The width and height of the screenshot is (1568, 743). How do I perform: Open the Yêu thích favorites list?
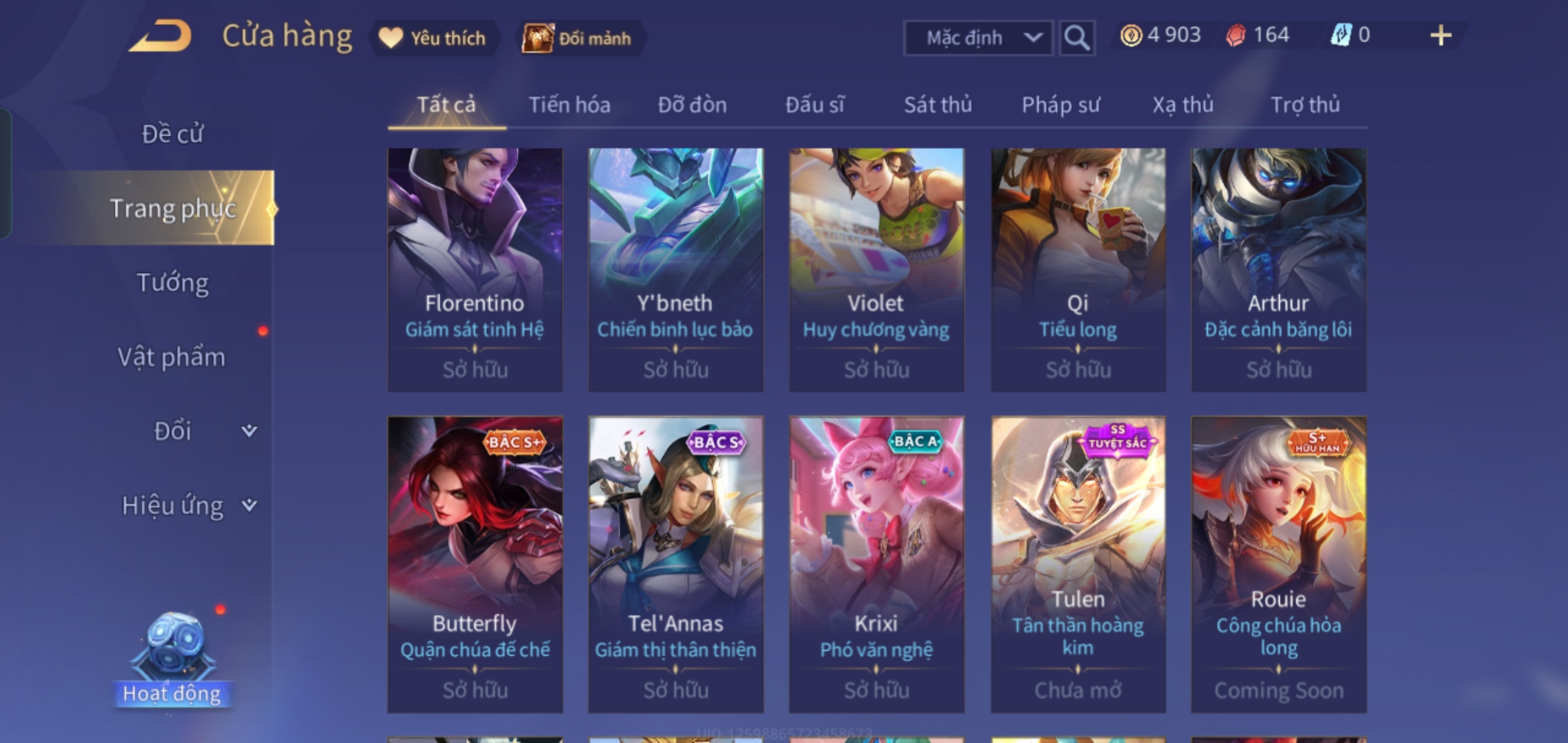tap(433, 38)
